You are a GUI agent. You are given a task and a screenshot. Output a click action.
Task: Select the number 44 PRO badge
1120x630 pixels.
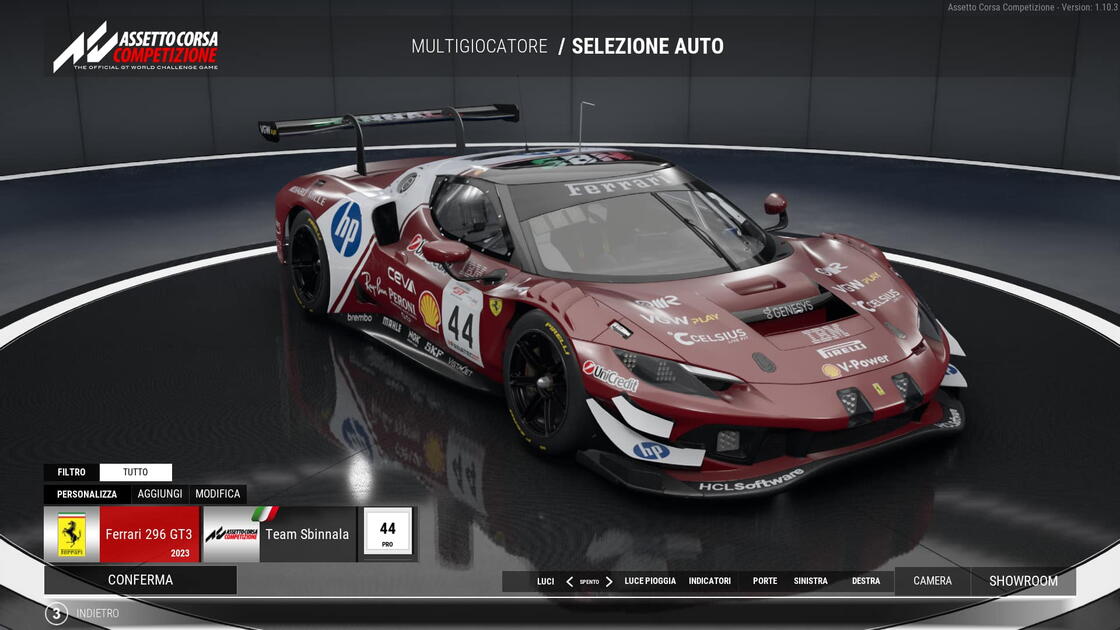pos(388,533)
